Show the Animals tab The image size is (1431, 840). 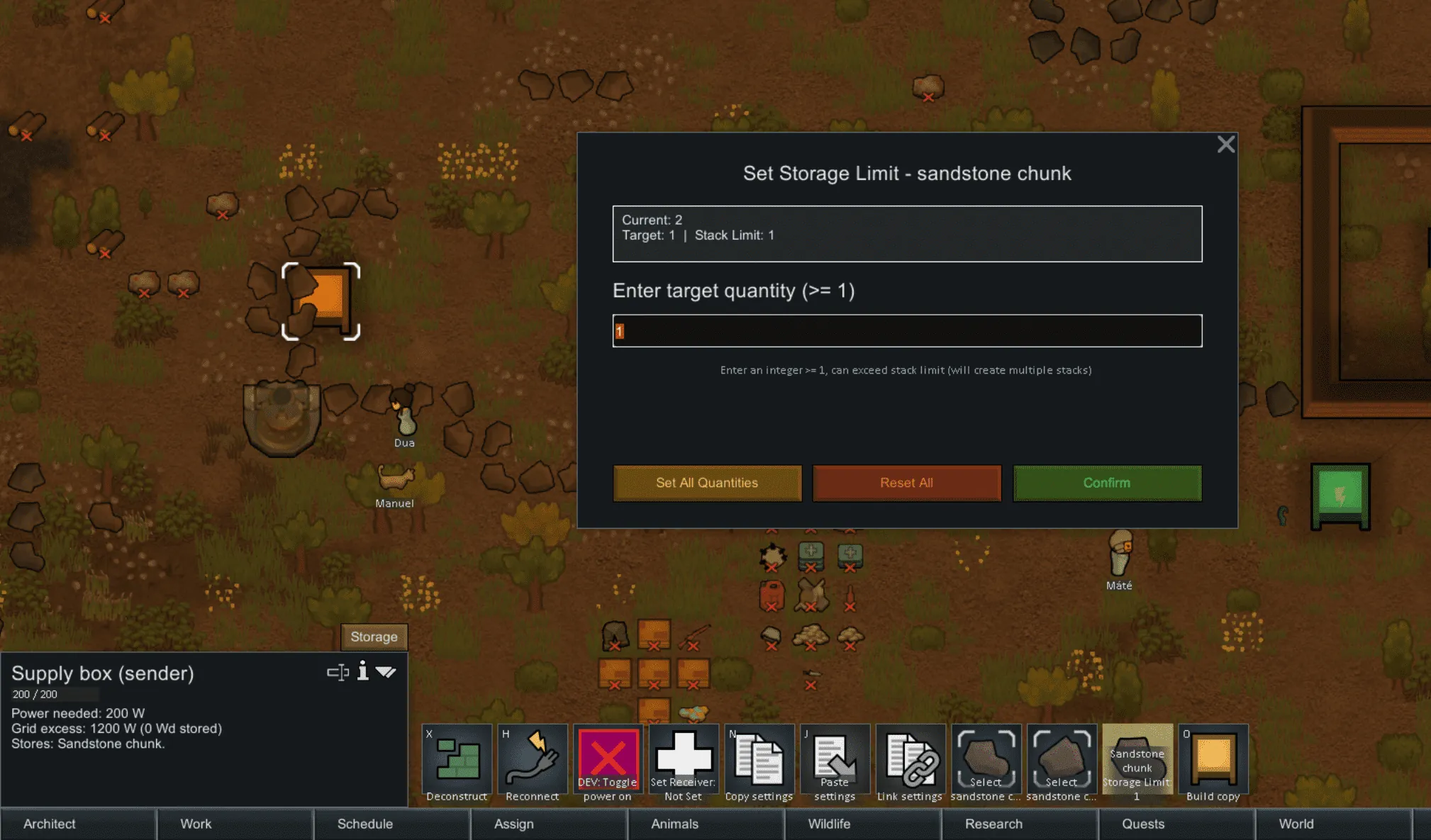pos(674,824)
